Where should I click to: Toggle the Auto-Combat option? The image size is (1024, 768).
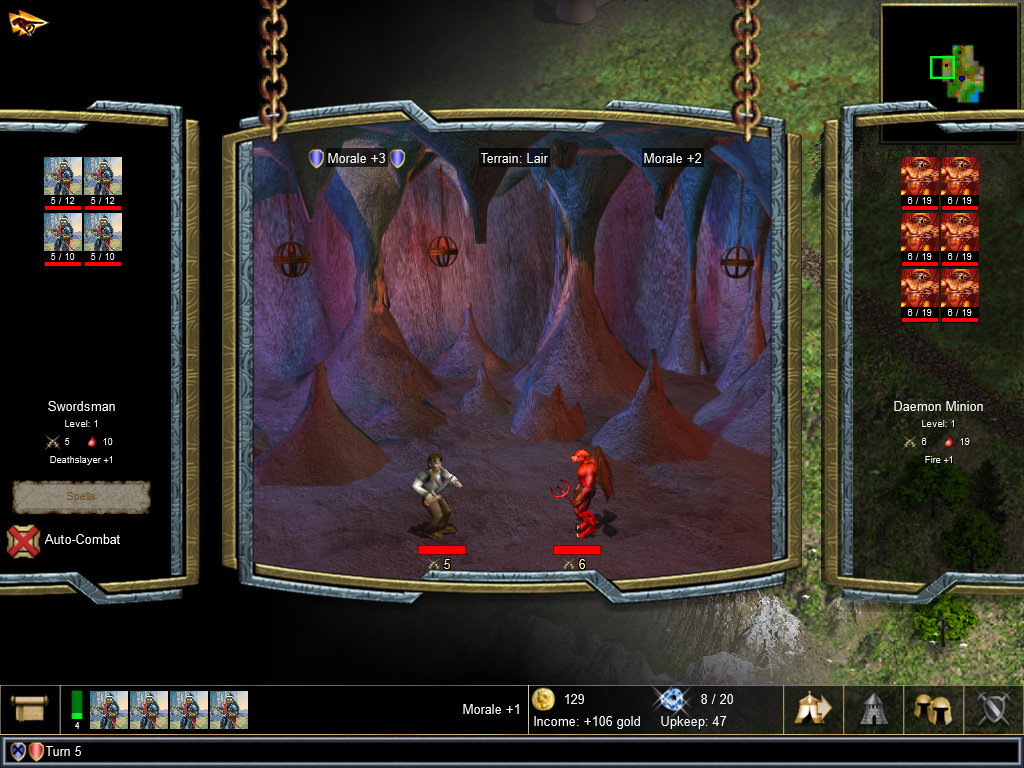23,540
